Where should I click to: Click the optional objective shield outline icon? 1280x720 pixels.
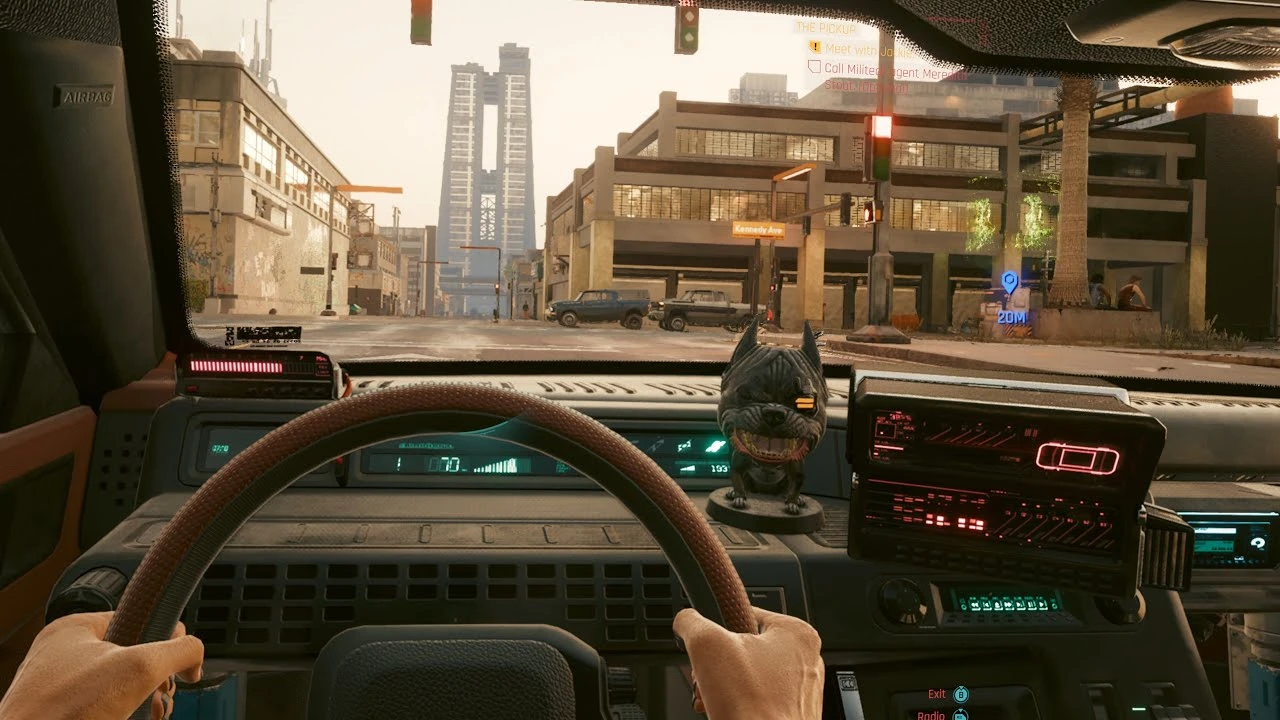tap(815, 67)
